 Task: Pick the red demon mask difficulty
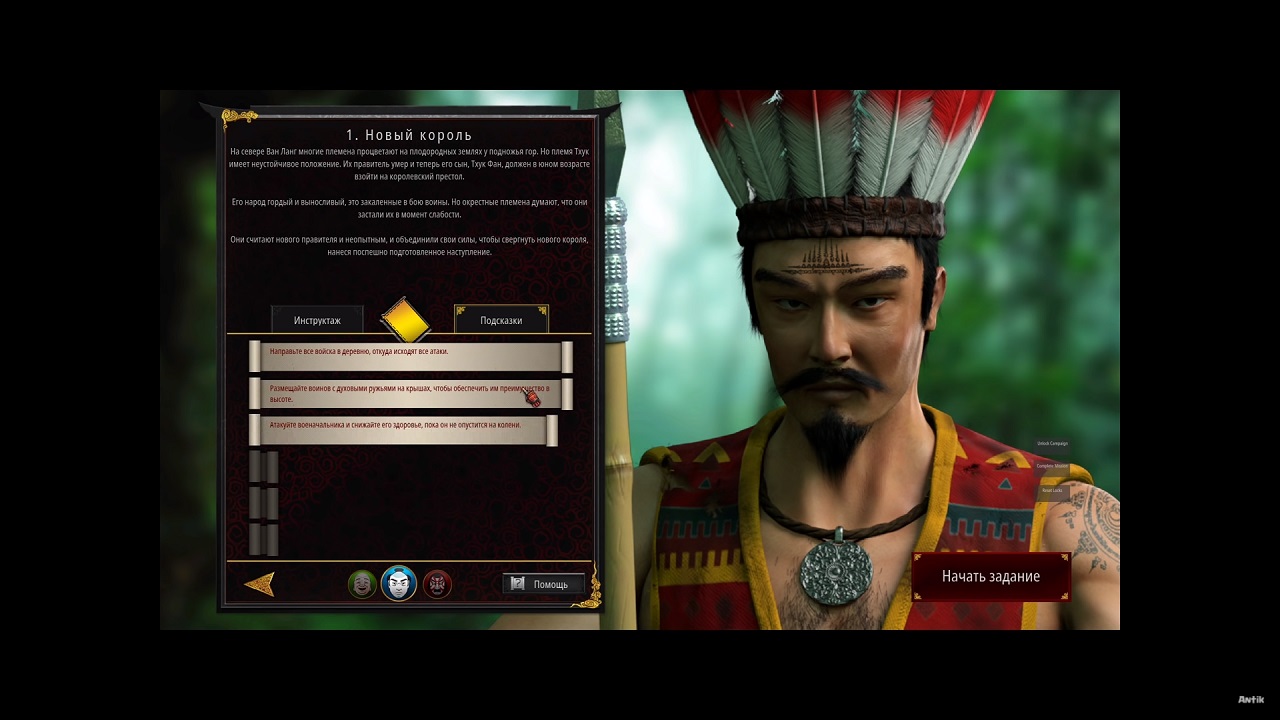[x=437, y=584]
